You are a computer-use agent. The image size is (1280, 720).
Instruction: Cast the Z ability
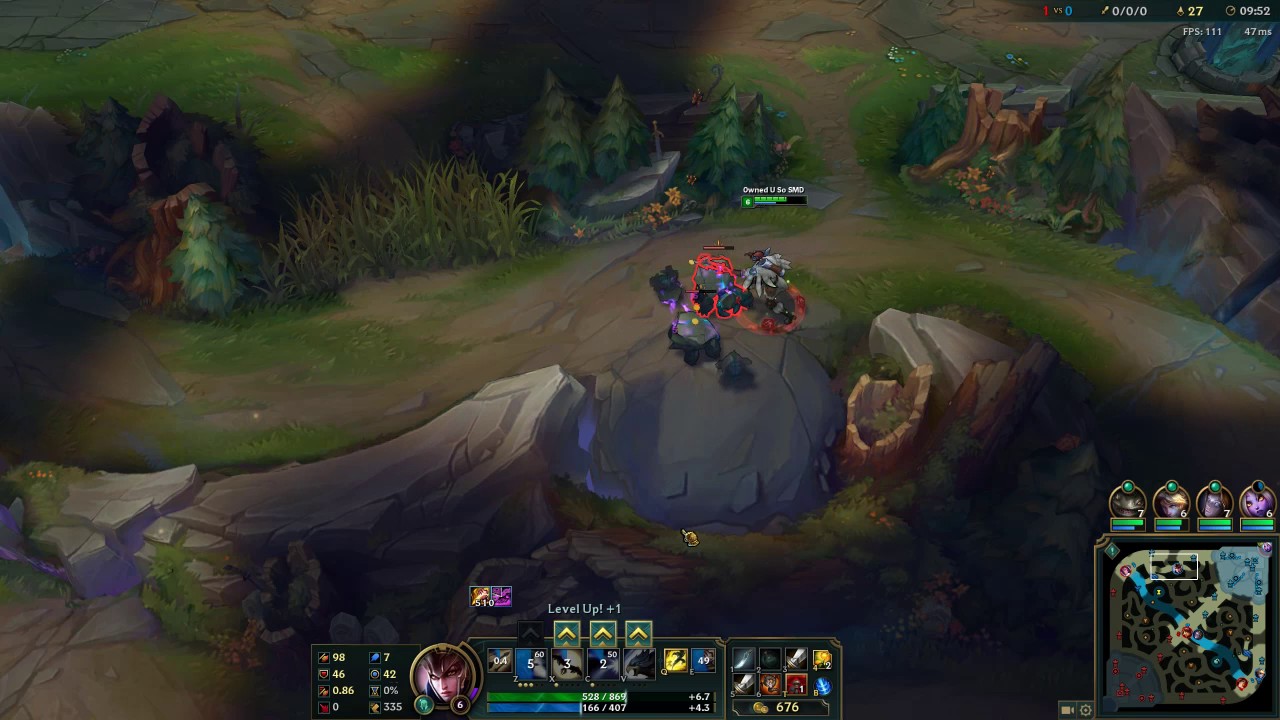coord(531,663)
